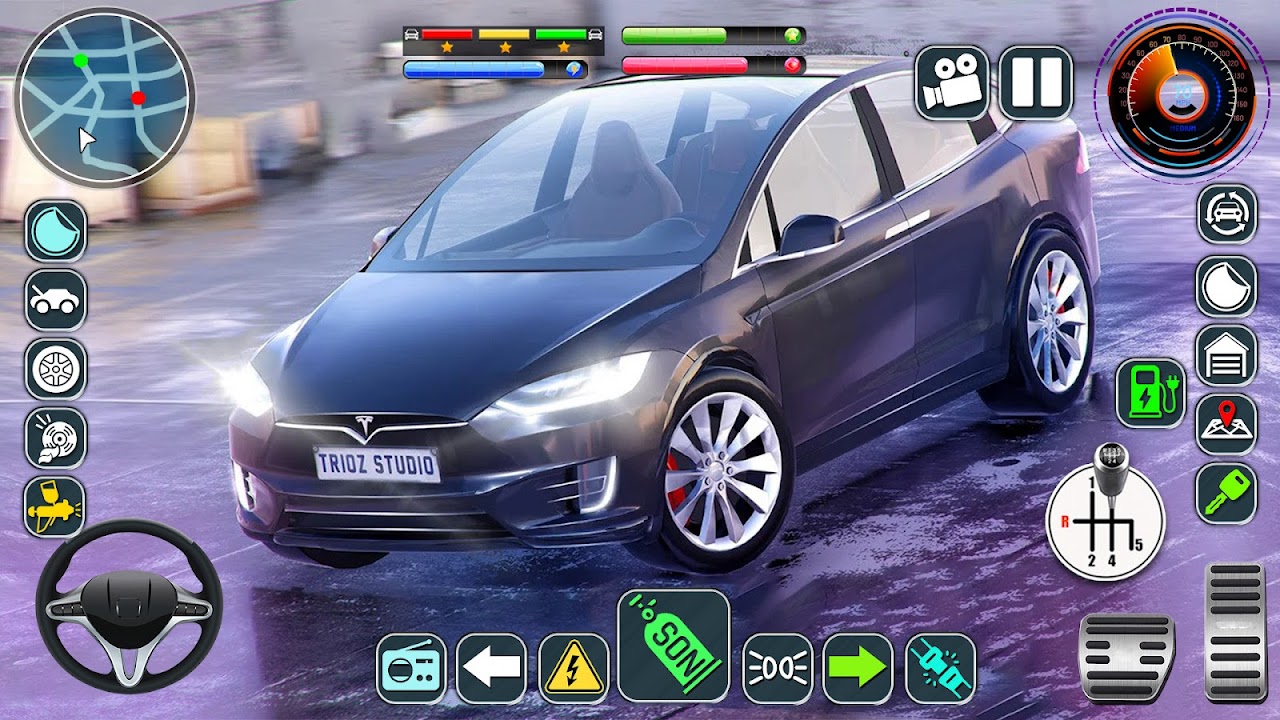Image resolution: width=1280 pixels, height=720 pixels.
Task: Activate the green right arrow signal
Action: click(857, 668)
